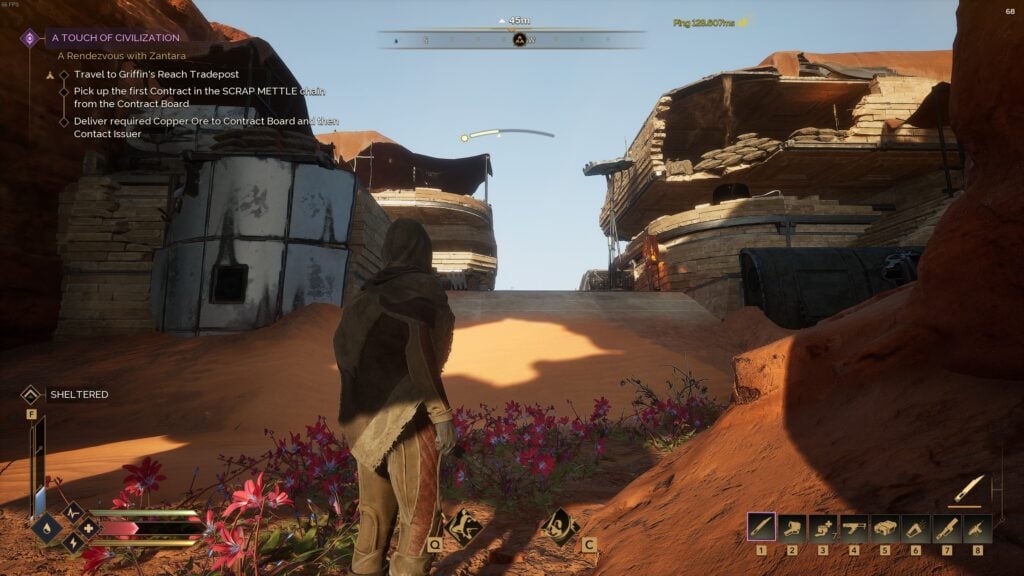Select the hotbar item in slot 2
This screenshot has height=576, width=1024.
tap(792, 527)
